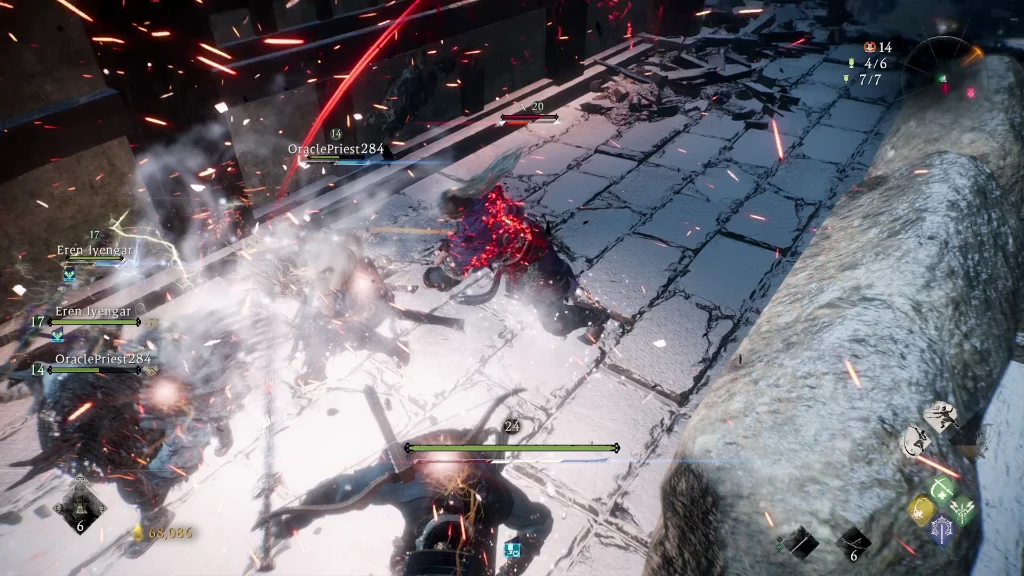This screenshot has width=1024, height=576.
Task: Select the upper white martial arts stance icon
Action: pyautogui.click(x=940, y=416)
